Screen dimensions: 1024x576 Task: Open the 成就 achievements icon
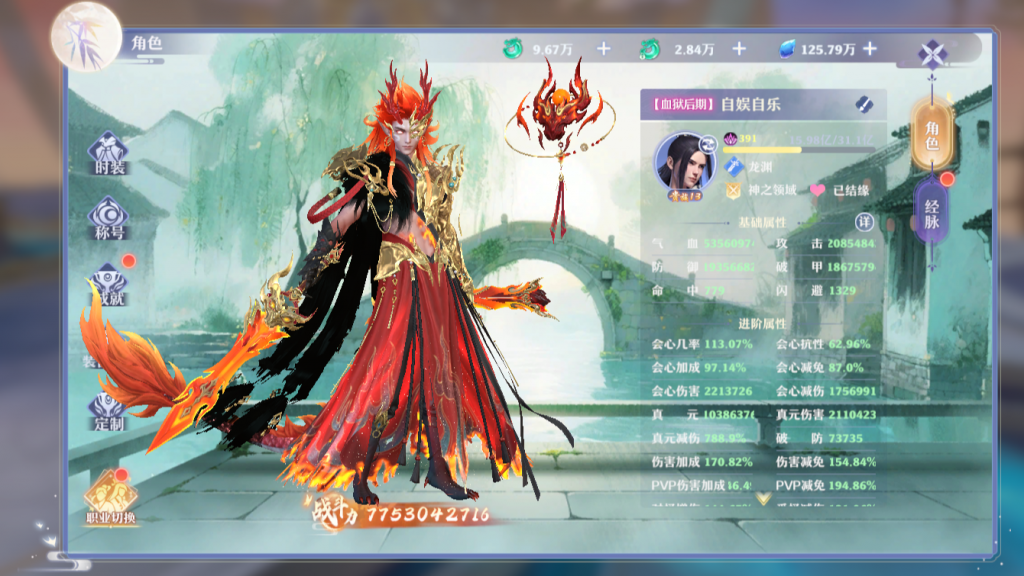coord(110,283)
